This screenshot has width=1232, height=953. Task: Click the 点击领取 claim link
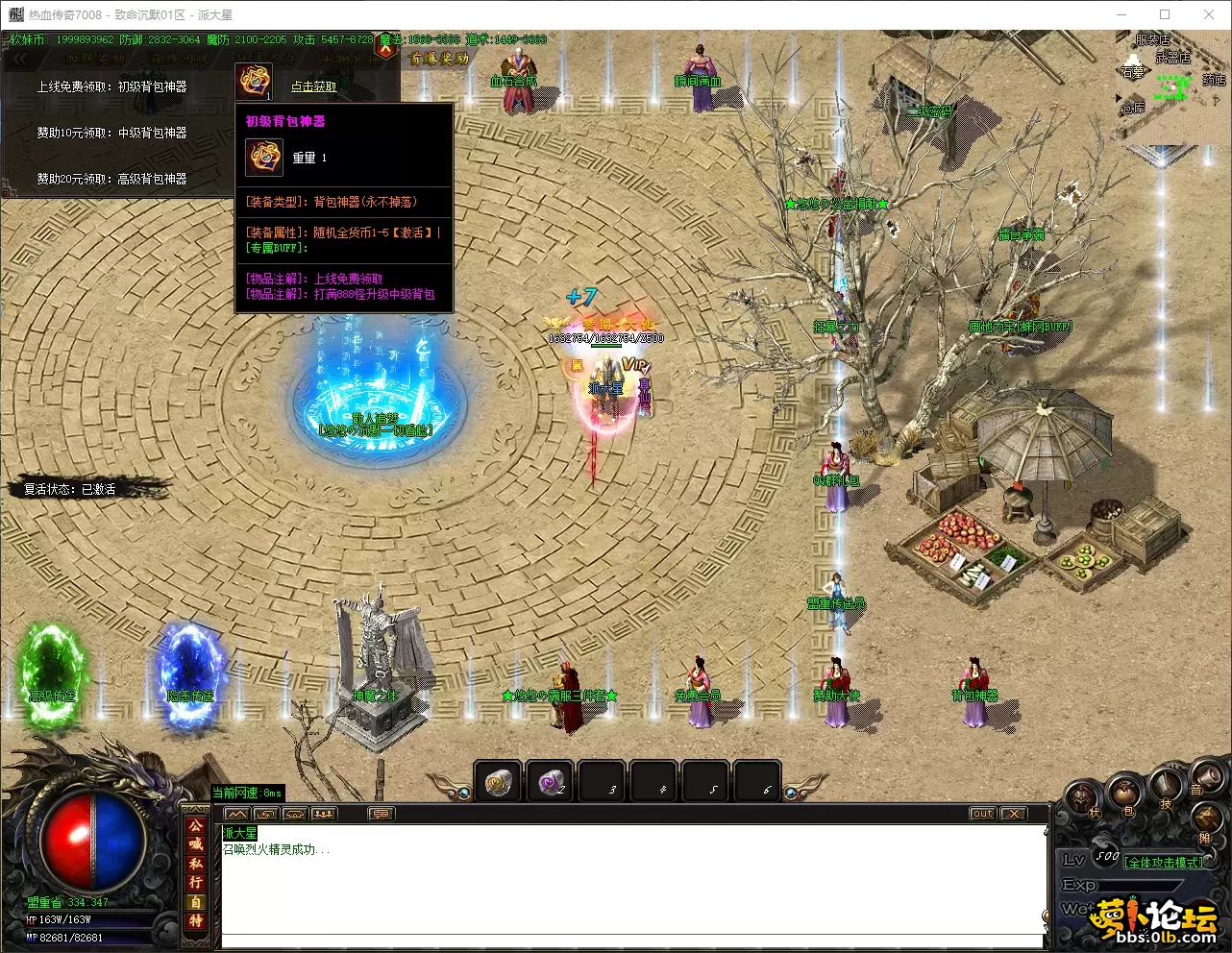[313, 86]
